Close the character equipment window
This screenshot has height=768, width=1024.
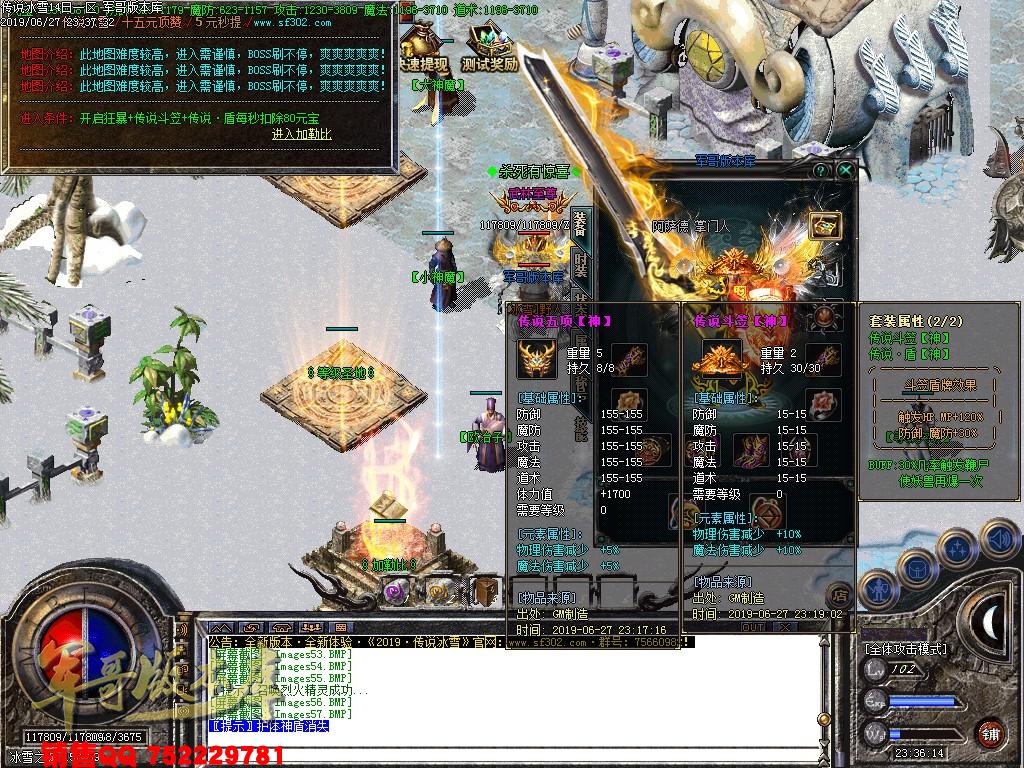click(x=845, y=171)
